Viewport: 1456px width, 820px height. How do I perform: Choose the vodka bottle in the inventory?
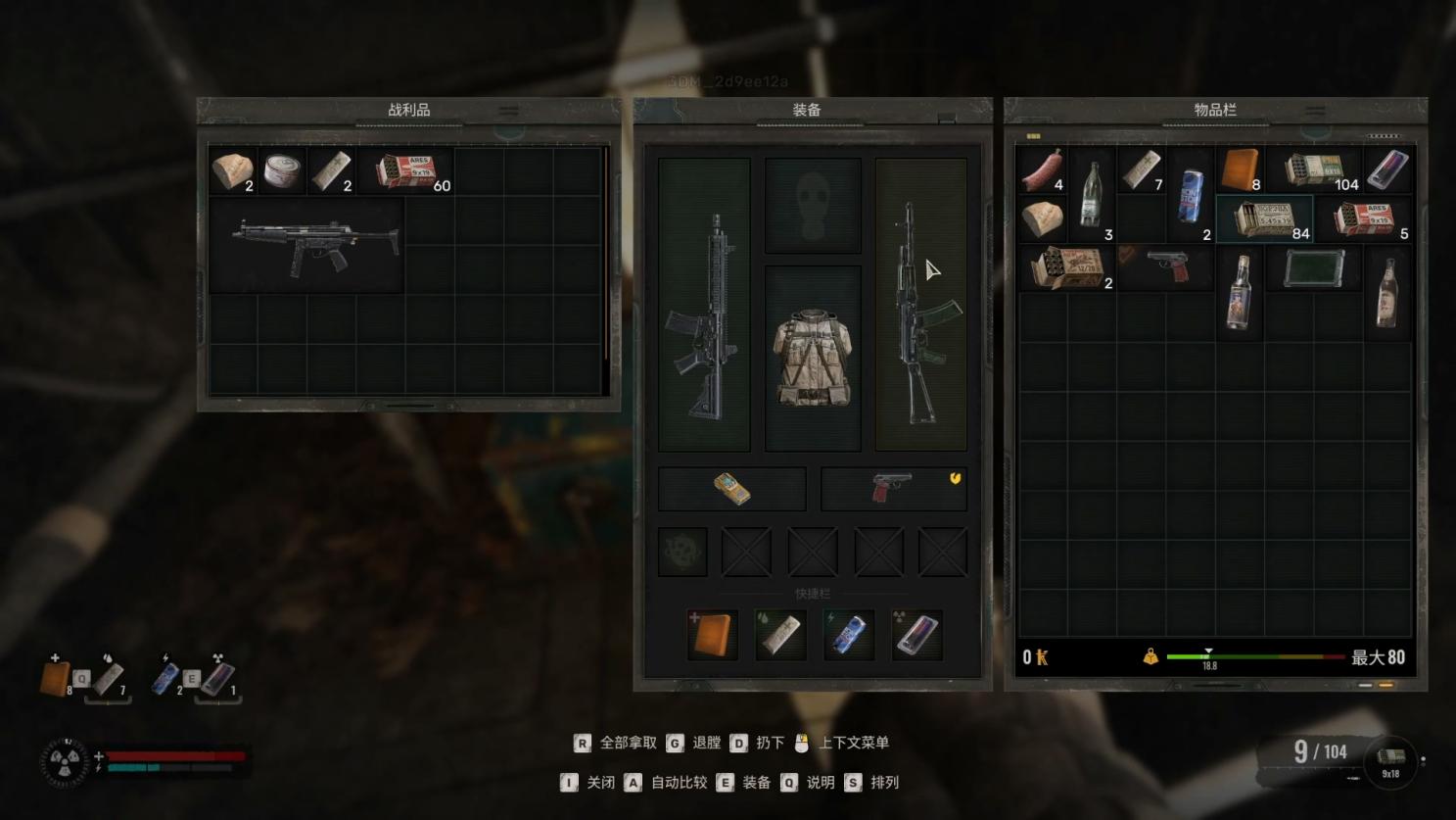click(1239, 291)
